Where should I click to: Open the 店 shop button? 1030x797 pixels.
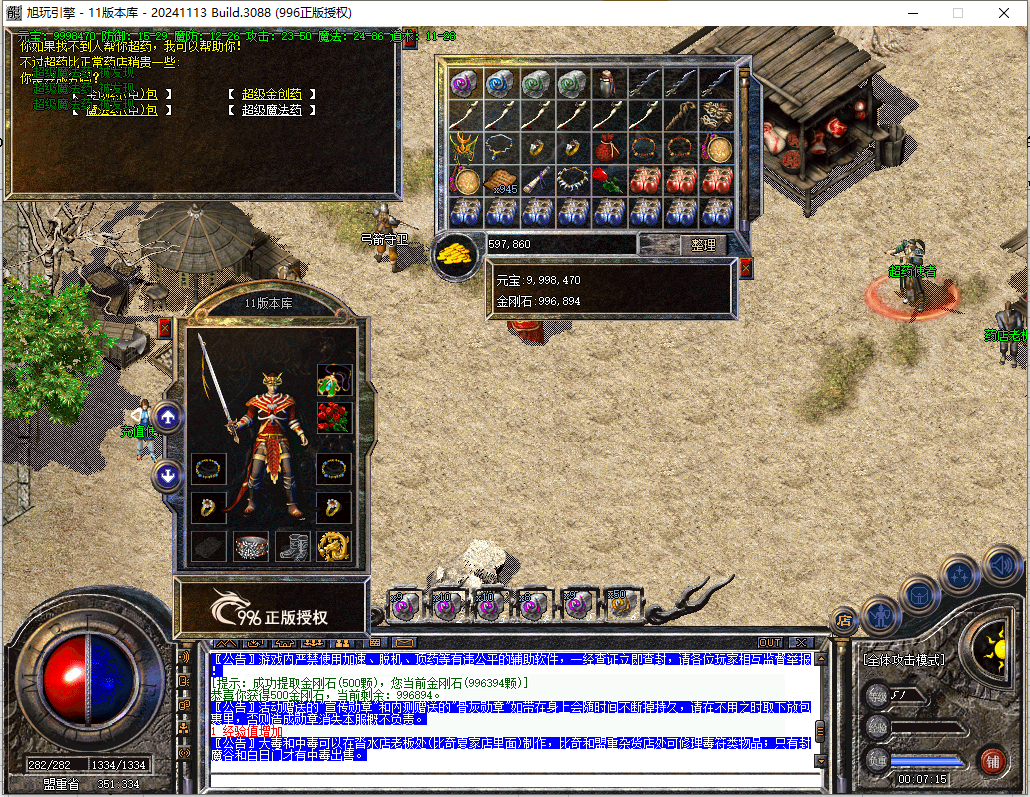click(844, 621)
